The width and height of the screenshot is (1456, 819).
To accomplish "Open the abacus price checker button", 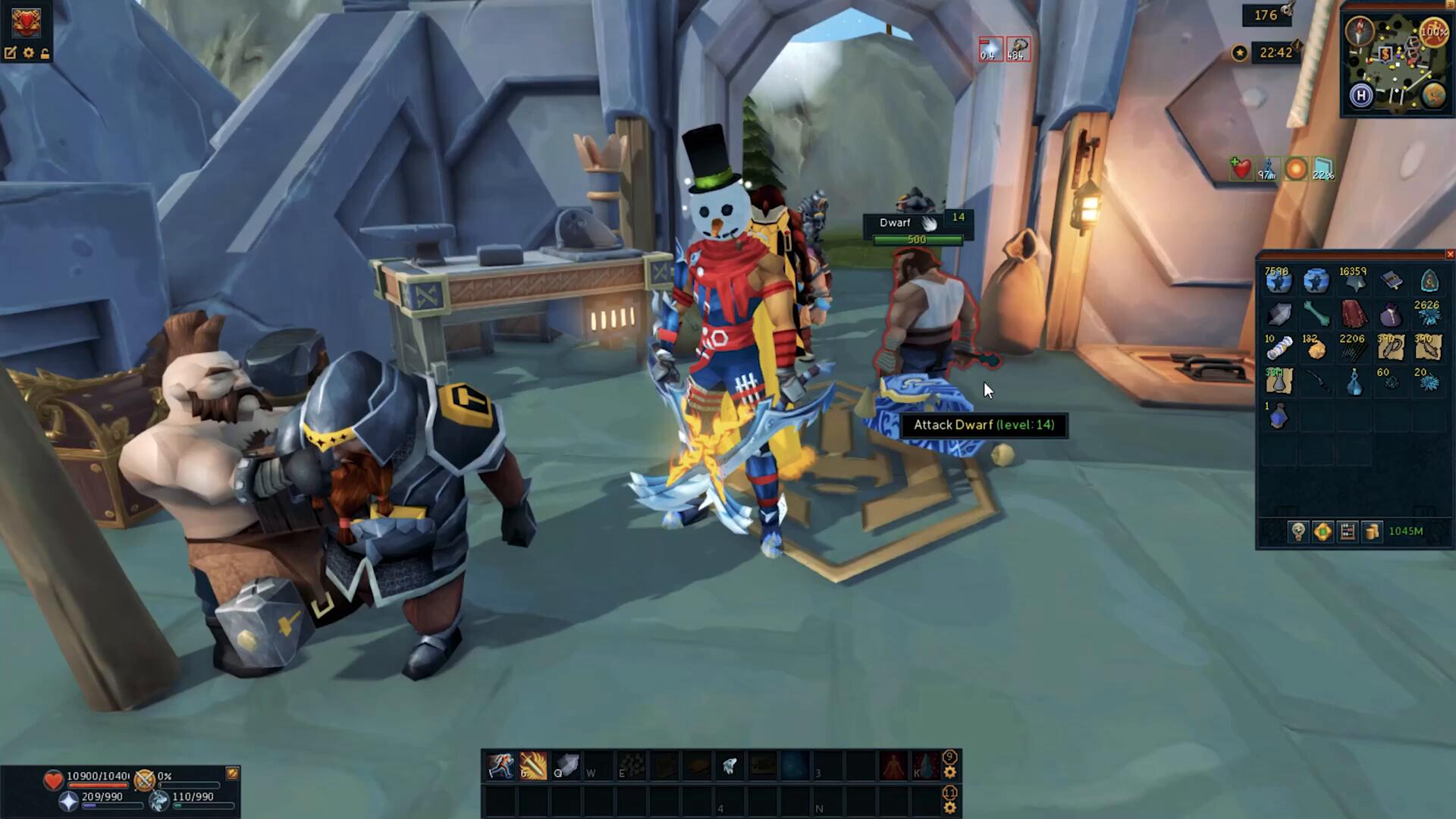I will coord(1348,532).
